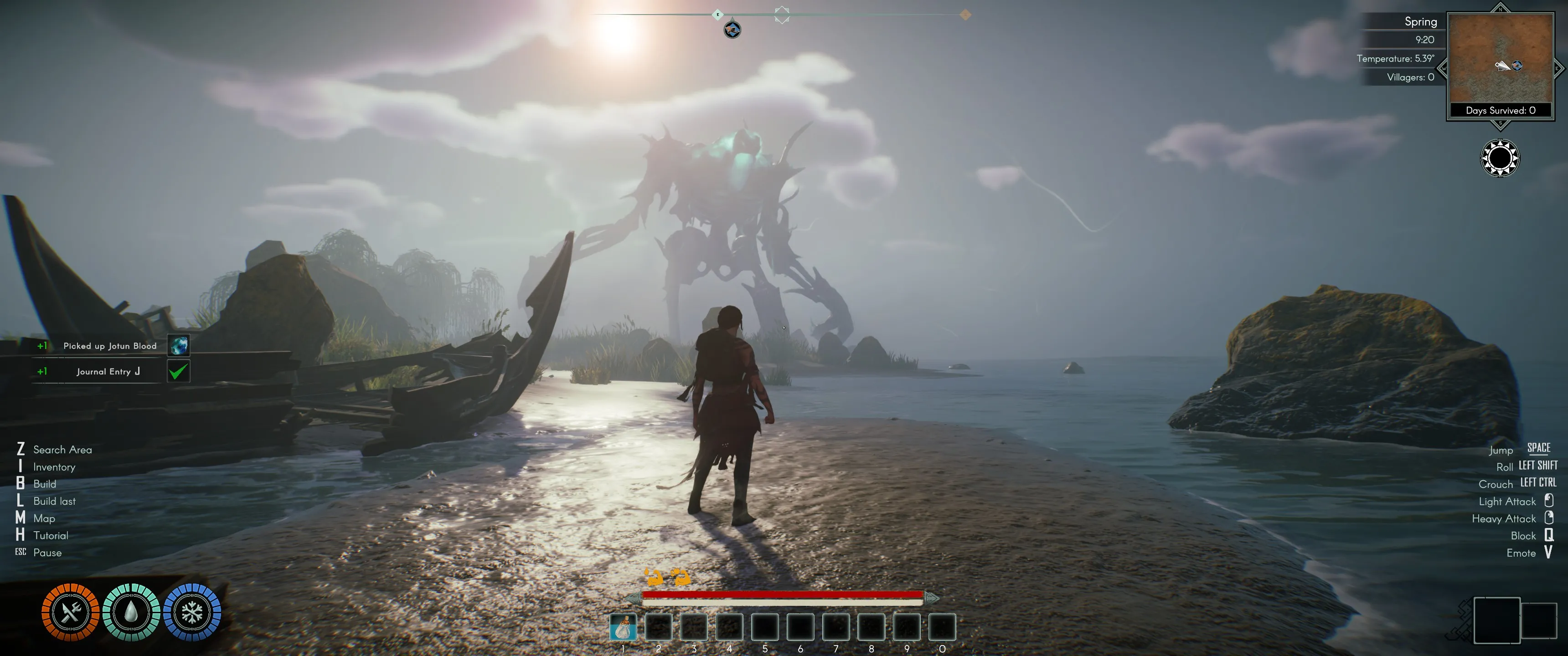Viewport: 1568px width, 656px height.
Task: Expand the Days Survived panel
Action: click(1500, 110)
